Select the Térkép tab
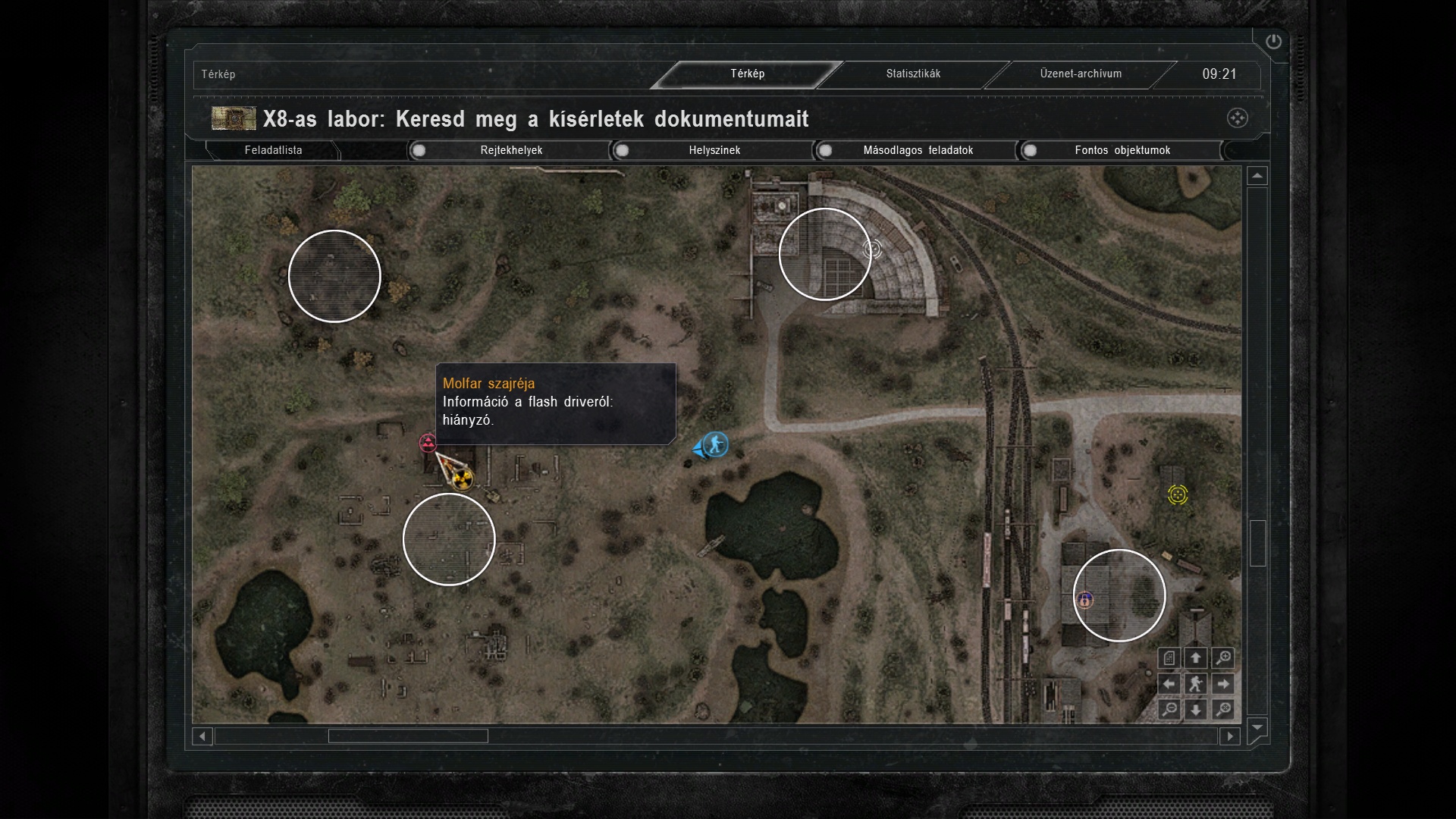The image size is (1456, 819). 747,74
